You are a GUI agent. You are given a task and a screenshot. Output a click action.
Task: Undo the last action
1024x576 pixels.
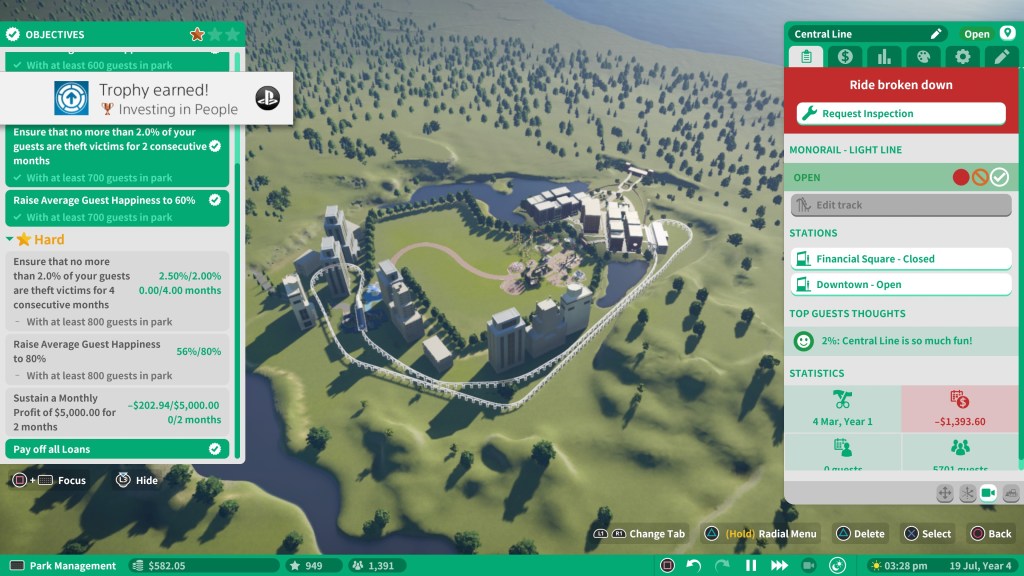(x=694, y=566)
